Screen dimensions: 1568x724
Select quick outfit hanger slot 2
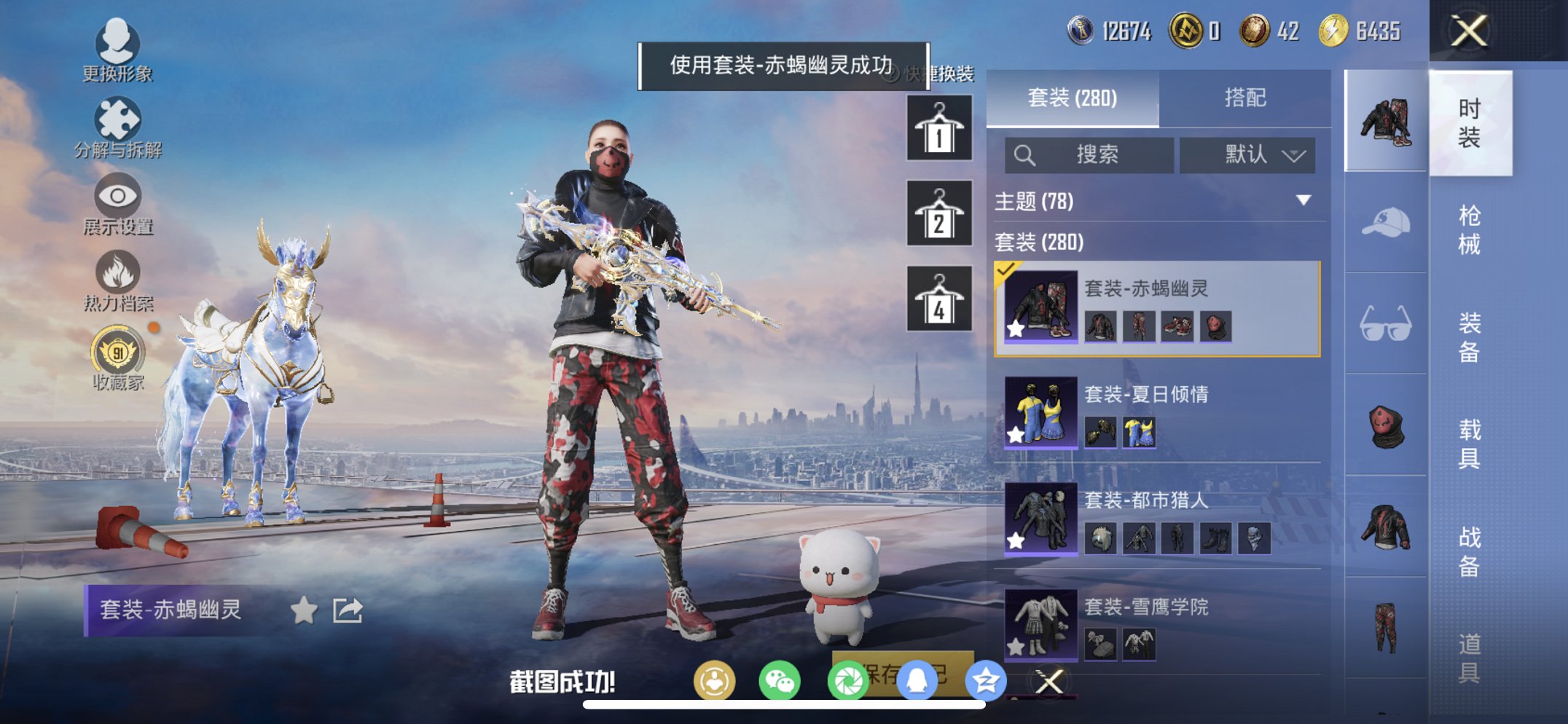click(938, 213)
